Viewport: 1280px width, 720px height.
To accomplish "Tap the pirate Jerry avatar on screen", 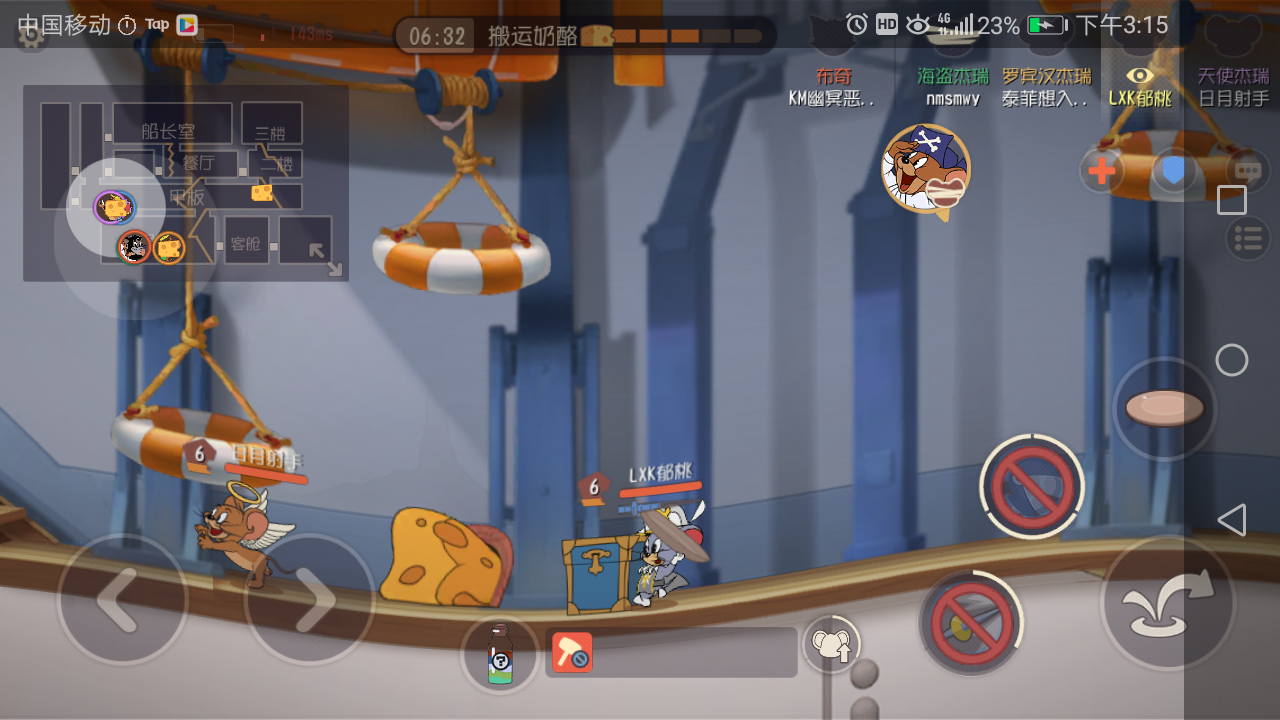I will click(925, 170).
